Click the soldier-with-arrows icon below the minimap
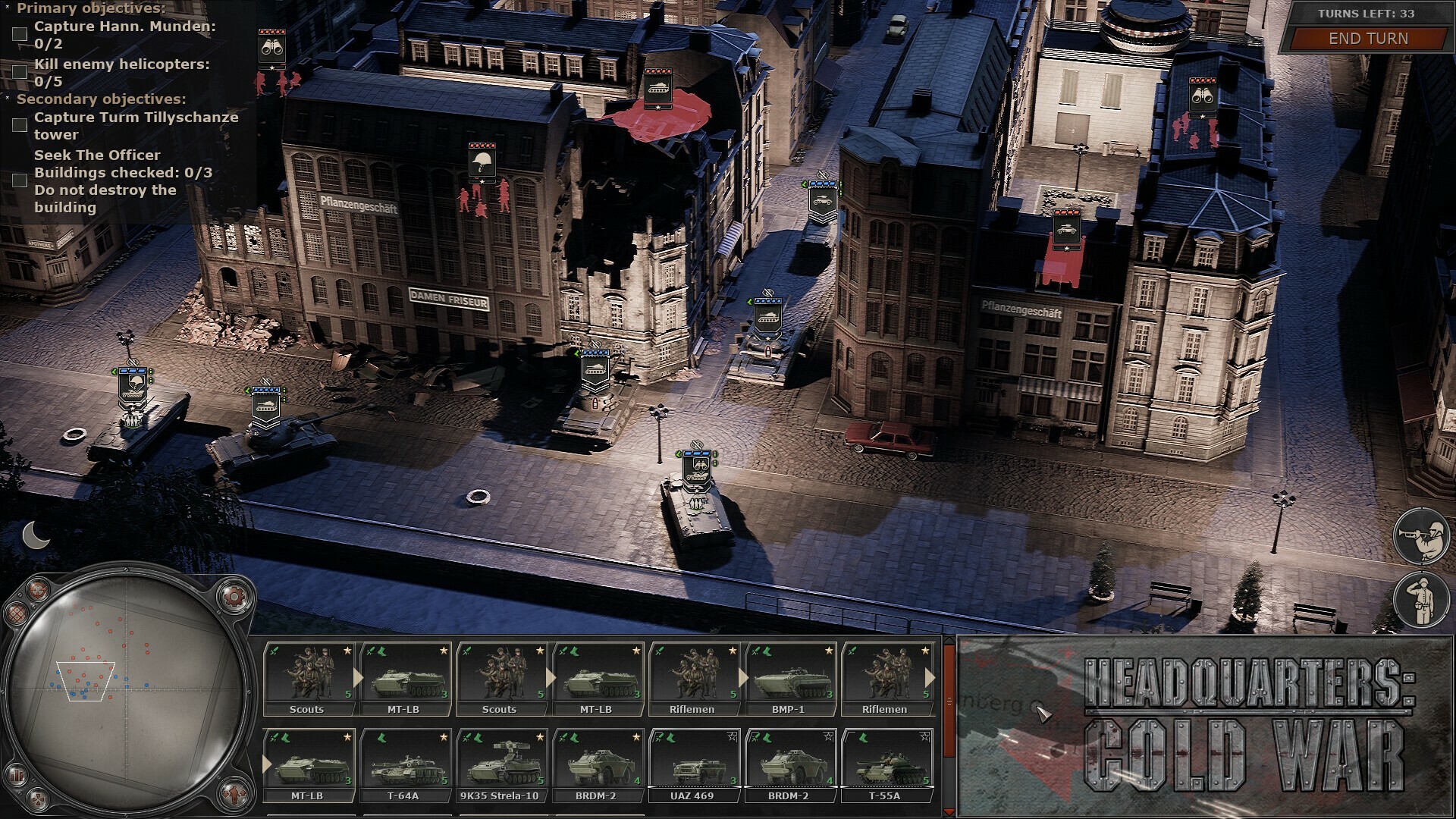The height and width of the screenshot is (819, 1456). click(234, 795)
